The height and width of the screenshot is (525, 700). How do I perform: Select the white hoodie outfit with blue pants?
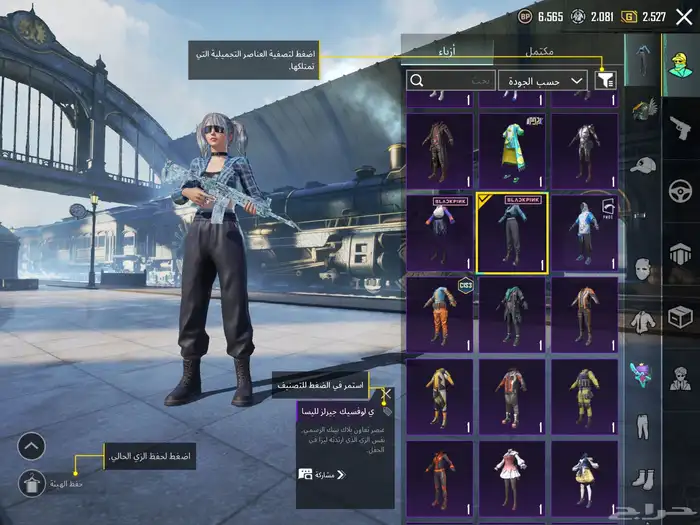[583, 232]
